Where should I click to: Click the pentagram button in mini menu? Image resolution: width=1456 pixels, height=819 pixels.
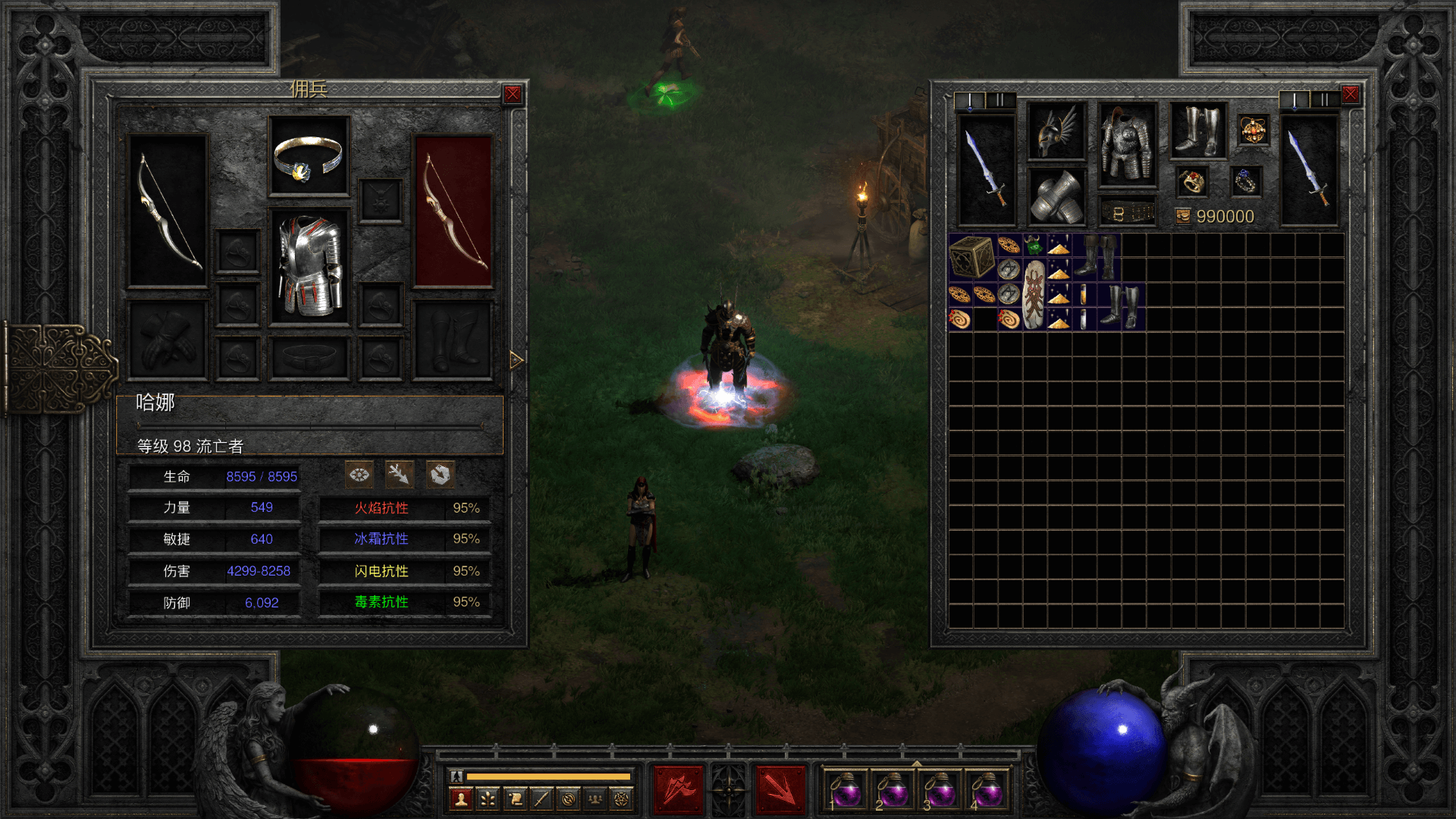tap(621, 799)
